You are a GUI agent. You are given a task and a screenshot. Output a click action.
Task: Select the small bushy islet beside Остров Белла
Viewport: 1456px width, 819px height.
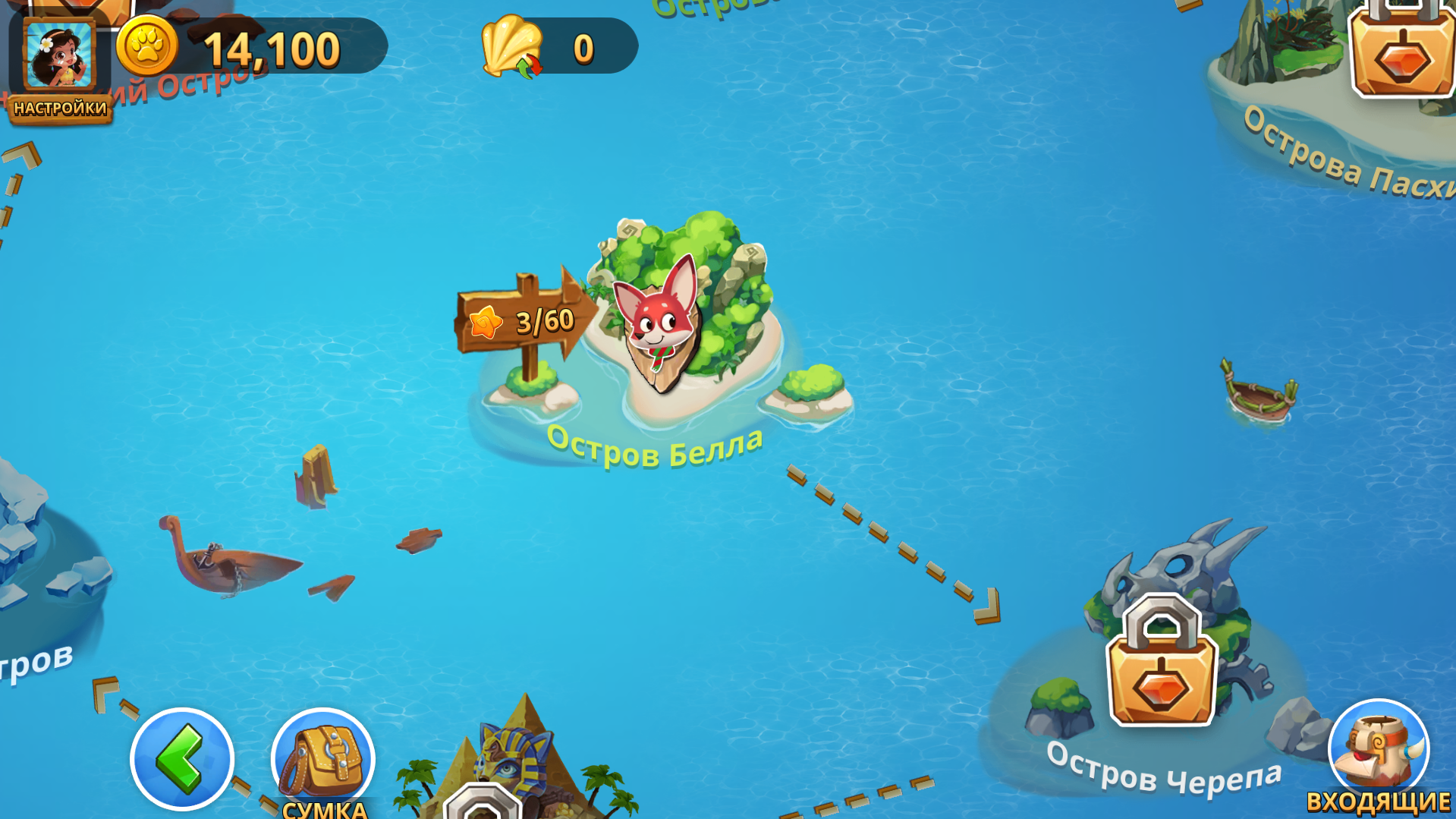(x=812, y=387)
